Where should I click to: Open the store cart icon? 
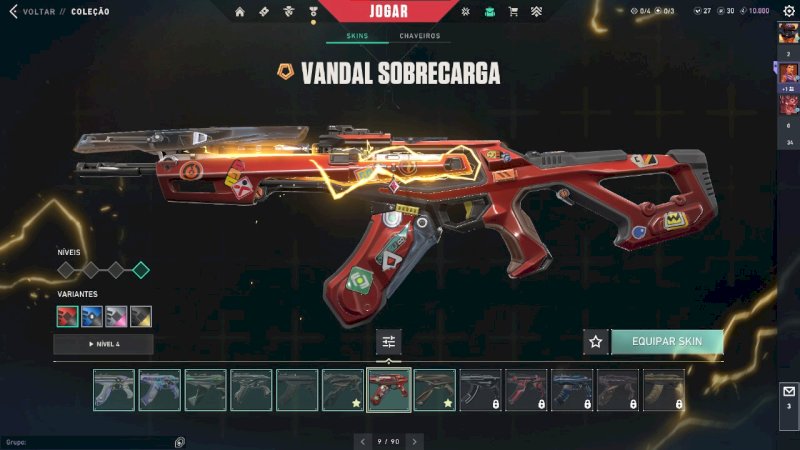pyautogui.click(x=513, y=12)
